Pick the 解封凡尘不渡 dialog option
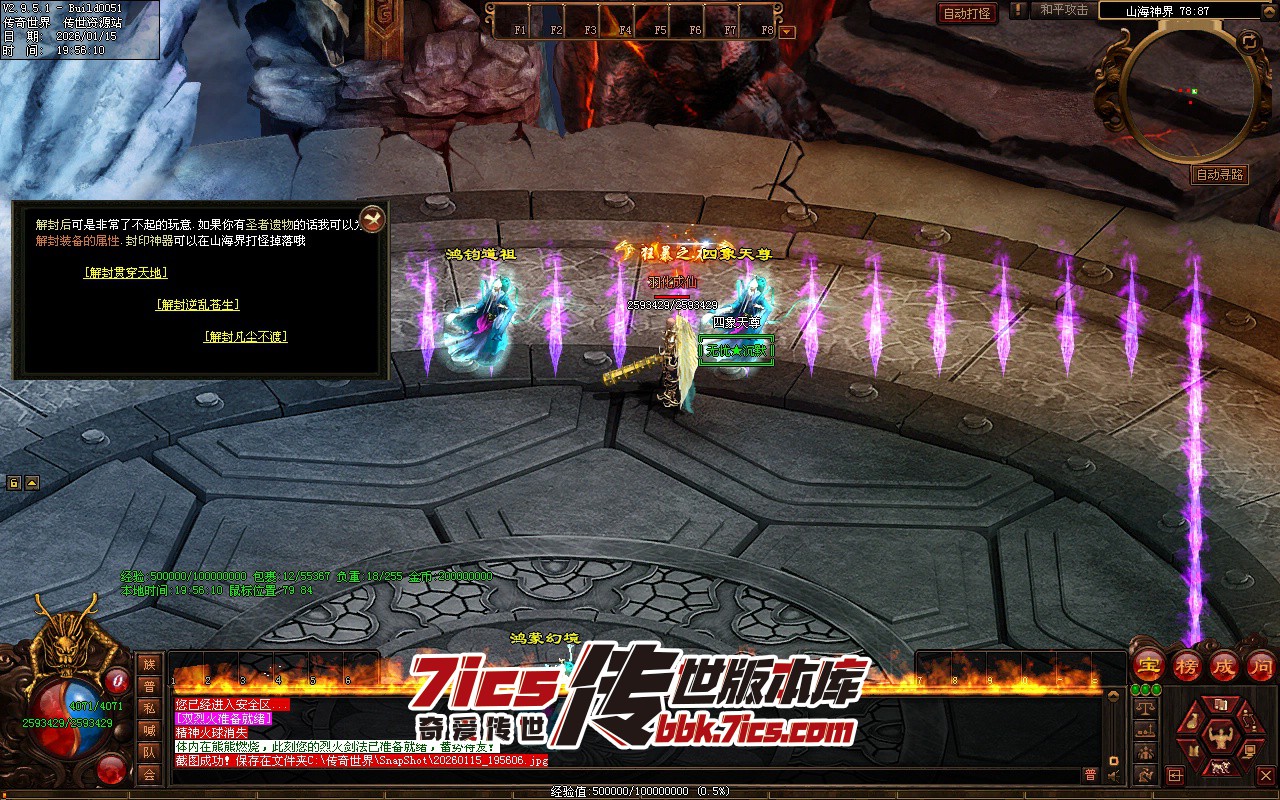 246,337
